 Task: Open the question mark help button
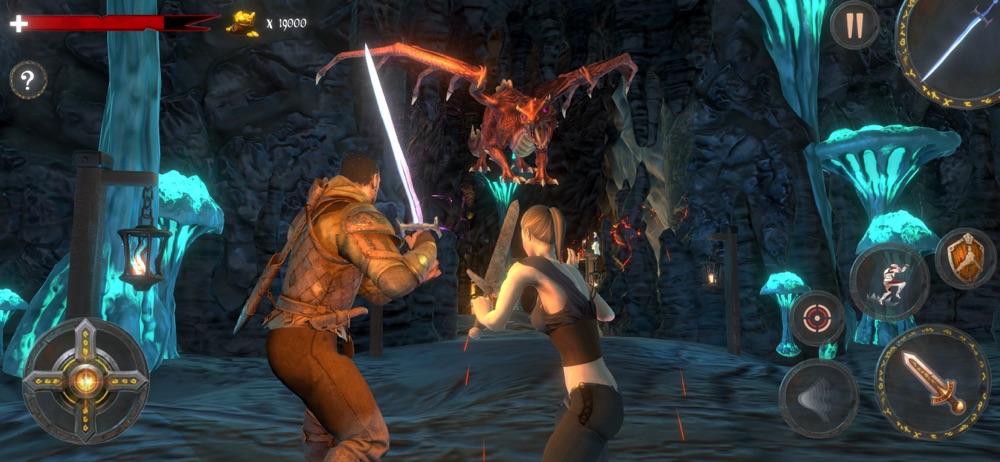coord(28,80)
